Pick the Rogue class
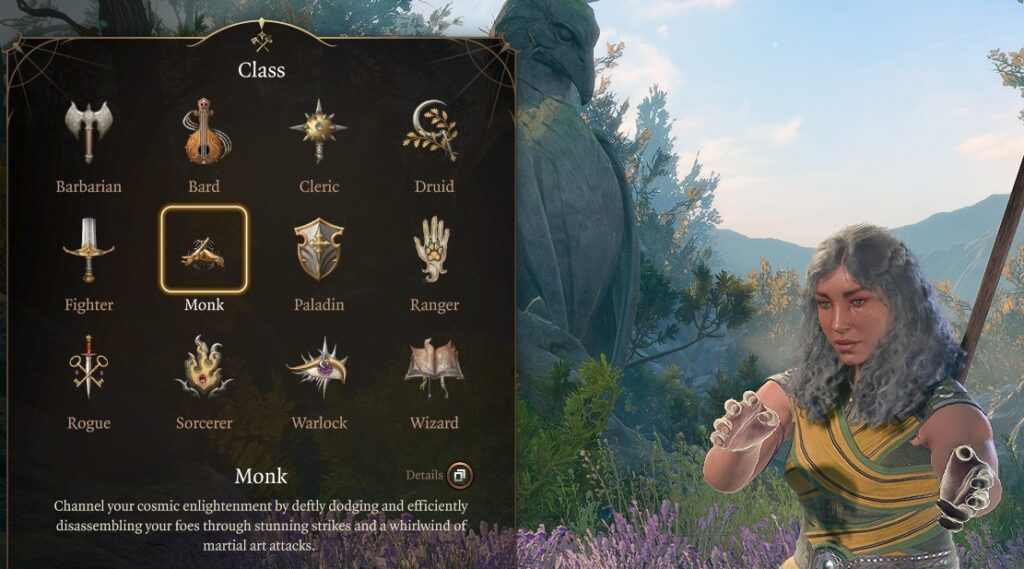Screen dimensions: 1024x569 coord(88,368)
